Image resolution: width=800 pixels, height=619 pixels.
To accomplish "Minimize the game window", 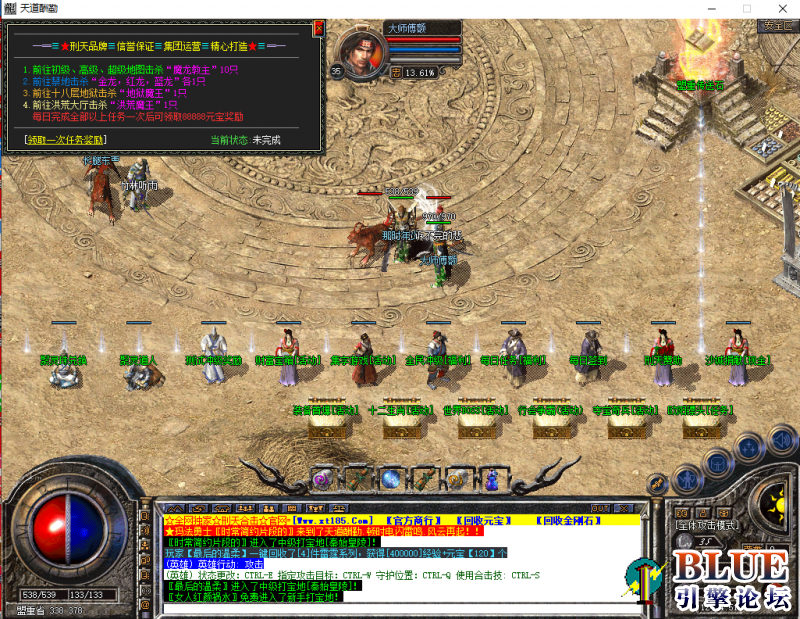I will pos(710,8).
